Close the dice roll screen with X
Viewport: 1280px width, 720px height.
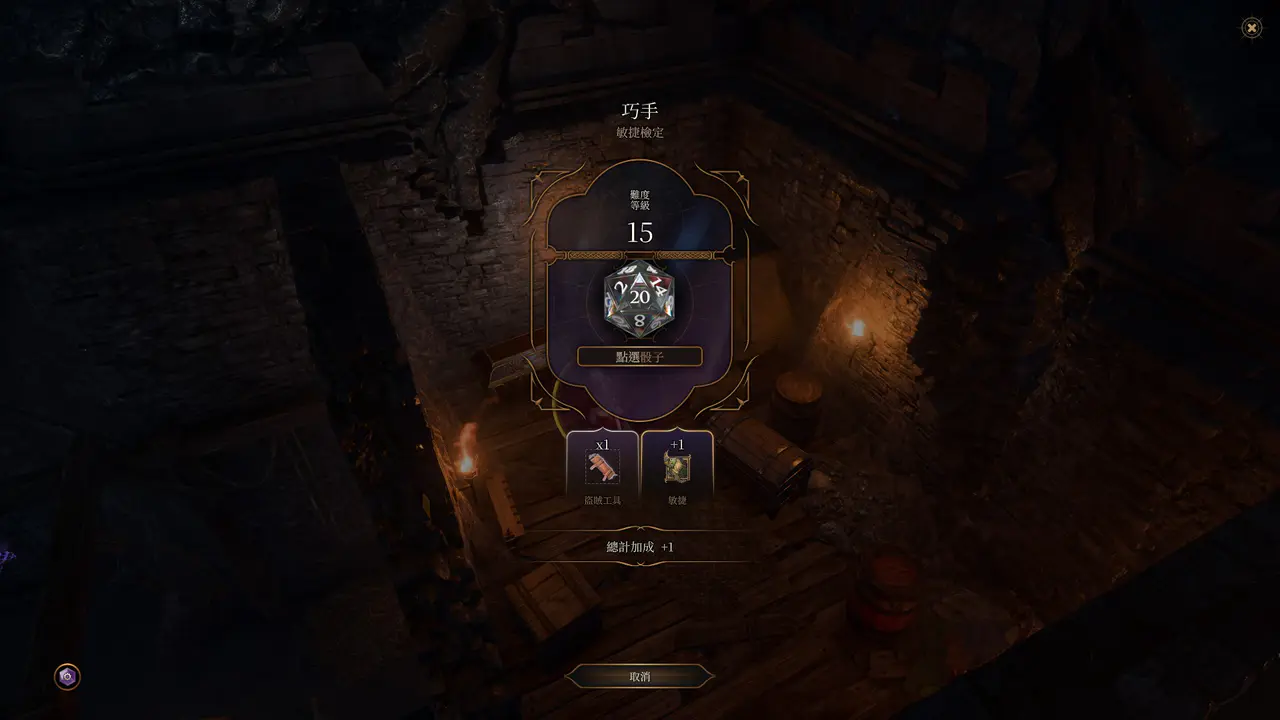coord(1251,28)
